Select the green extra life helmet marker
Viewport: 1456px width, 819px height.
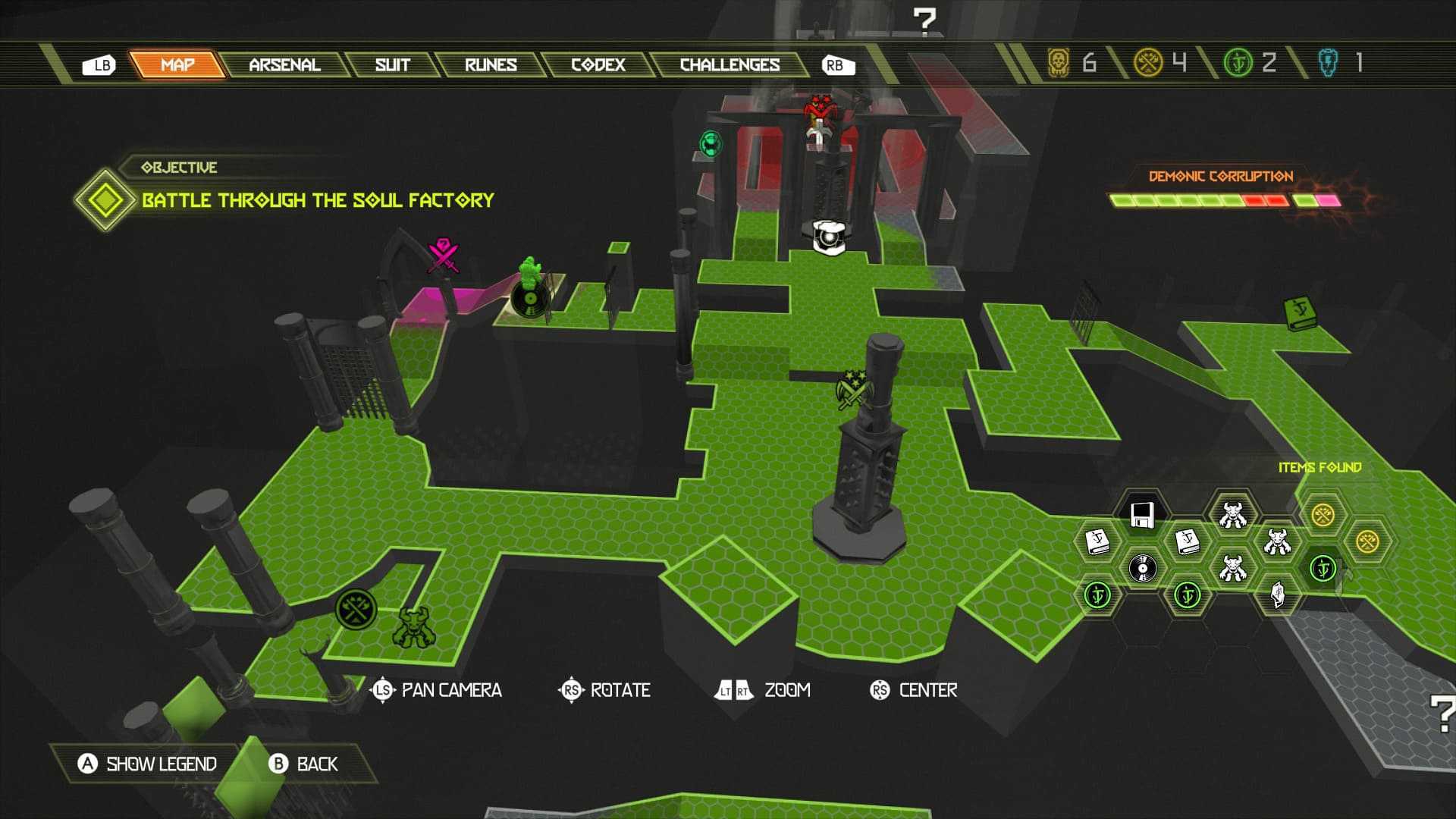coord(711,143)
